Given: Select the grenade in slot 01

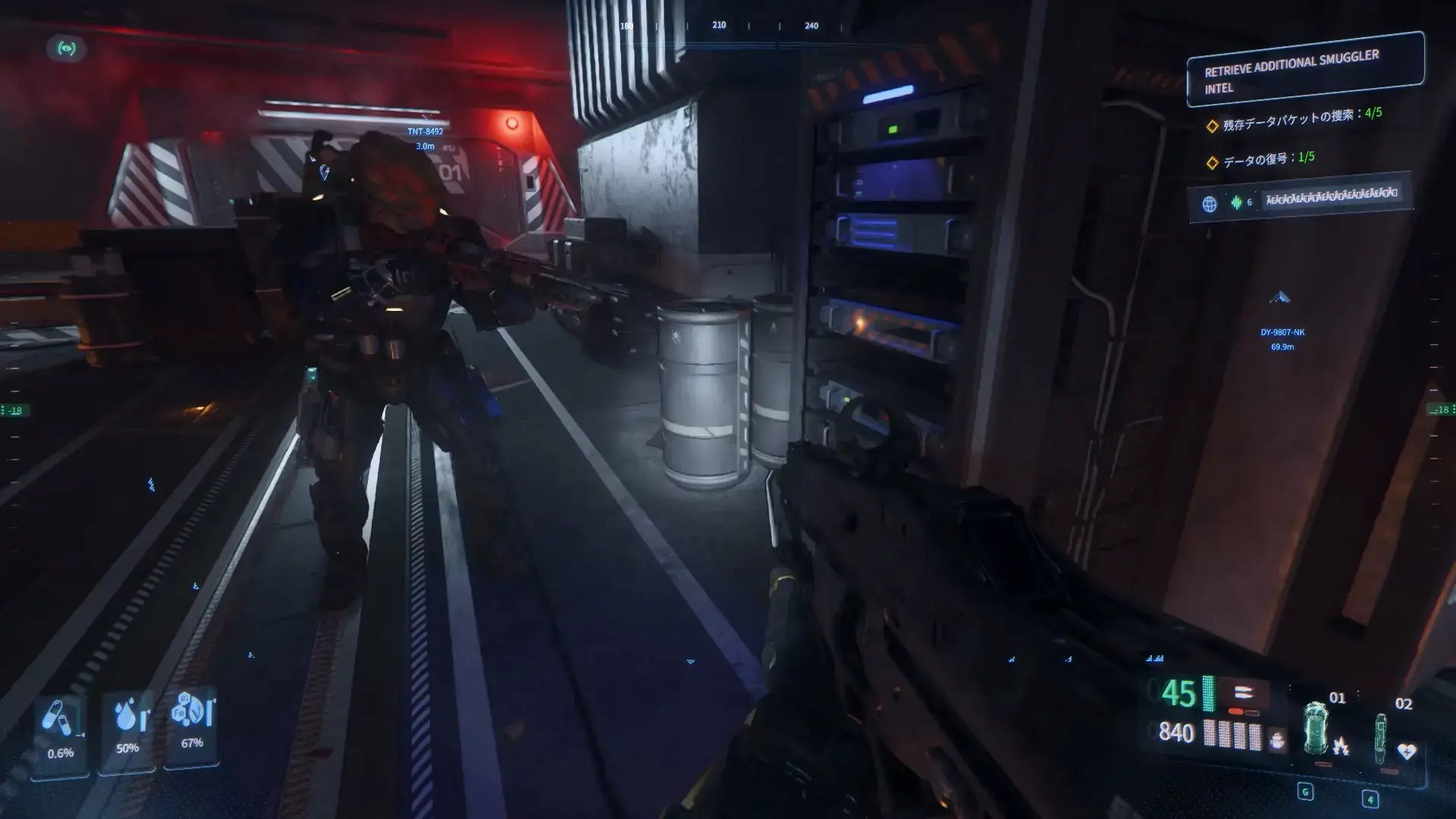Looking at the screenshot, I should [x=1314, y=730].
